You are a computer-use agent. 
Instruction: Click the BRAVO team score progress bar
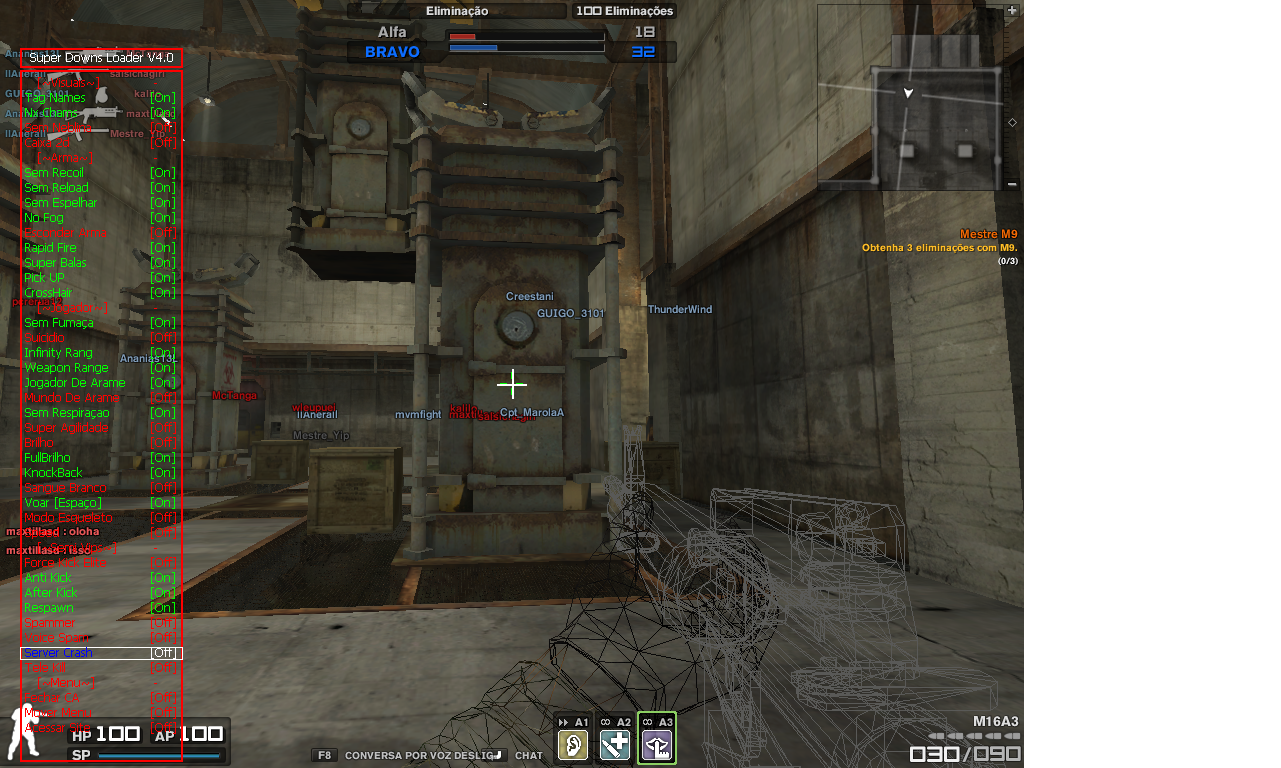tap(525, 46)
